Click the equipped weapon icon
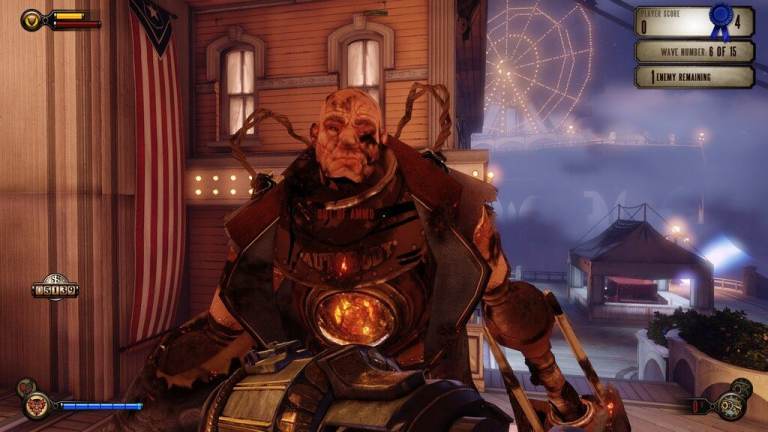This screenshot has width=768, height=432. tap(730, 406)
